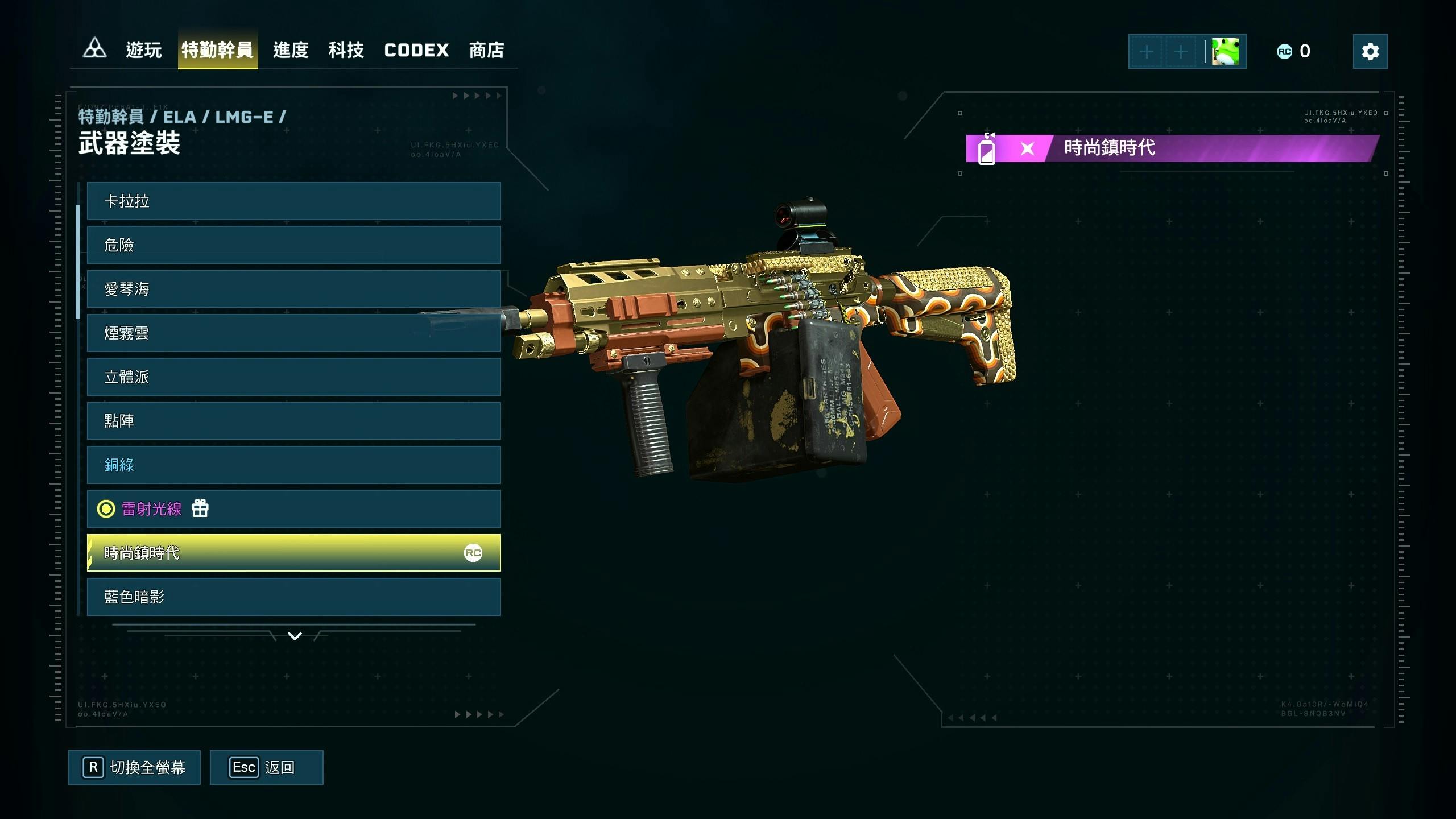
Task: Select the 藍色暗影 weapon skin
Action: coord(293,597)
